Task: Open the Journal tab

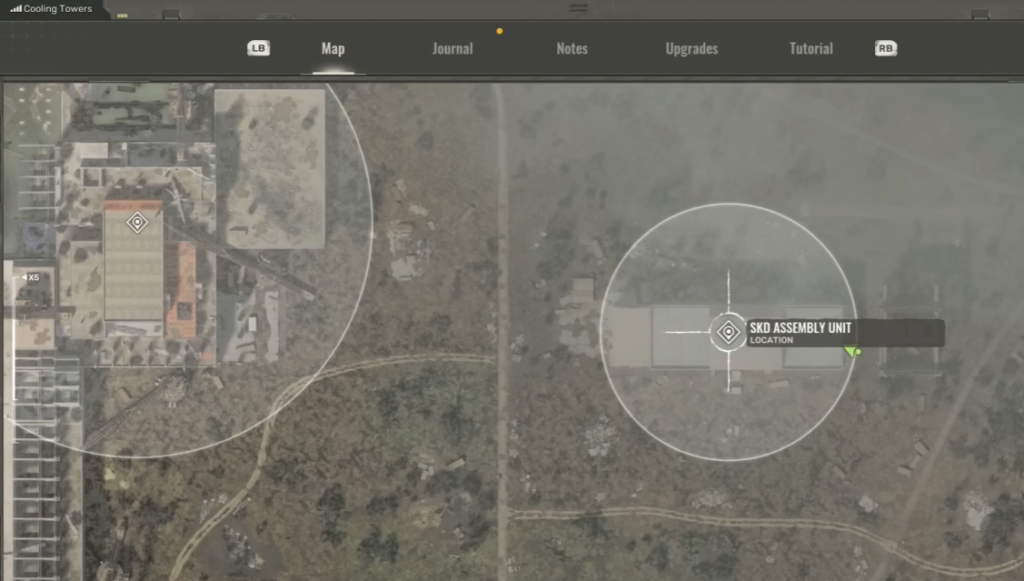Action: (x=452, y=49)
